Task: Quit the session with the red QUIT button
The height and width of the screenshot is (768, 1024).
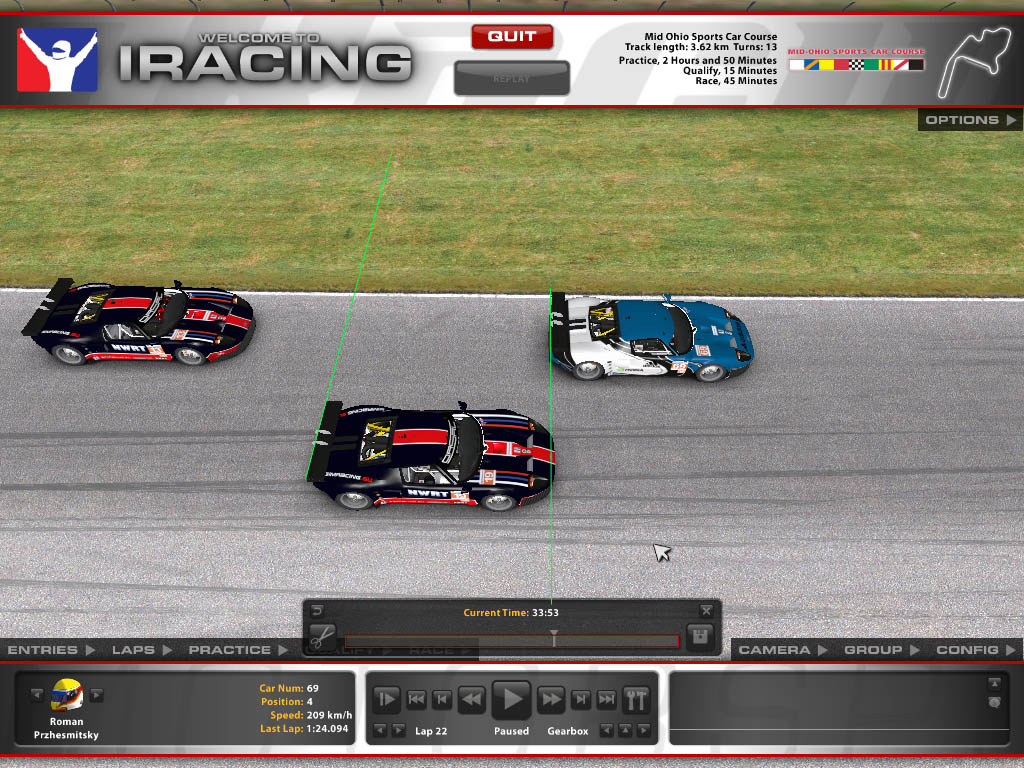Action: point(511,37)
